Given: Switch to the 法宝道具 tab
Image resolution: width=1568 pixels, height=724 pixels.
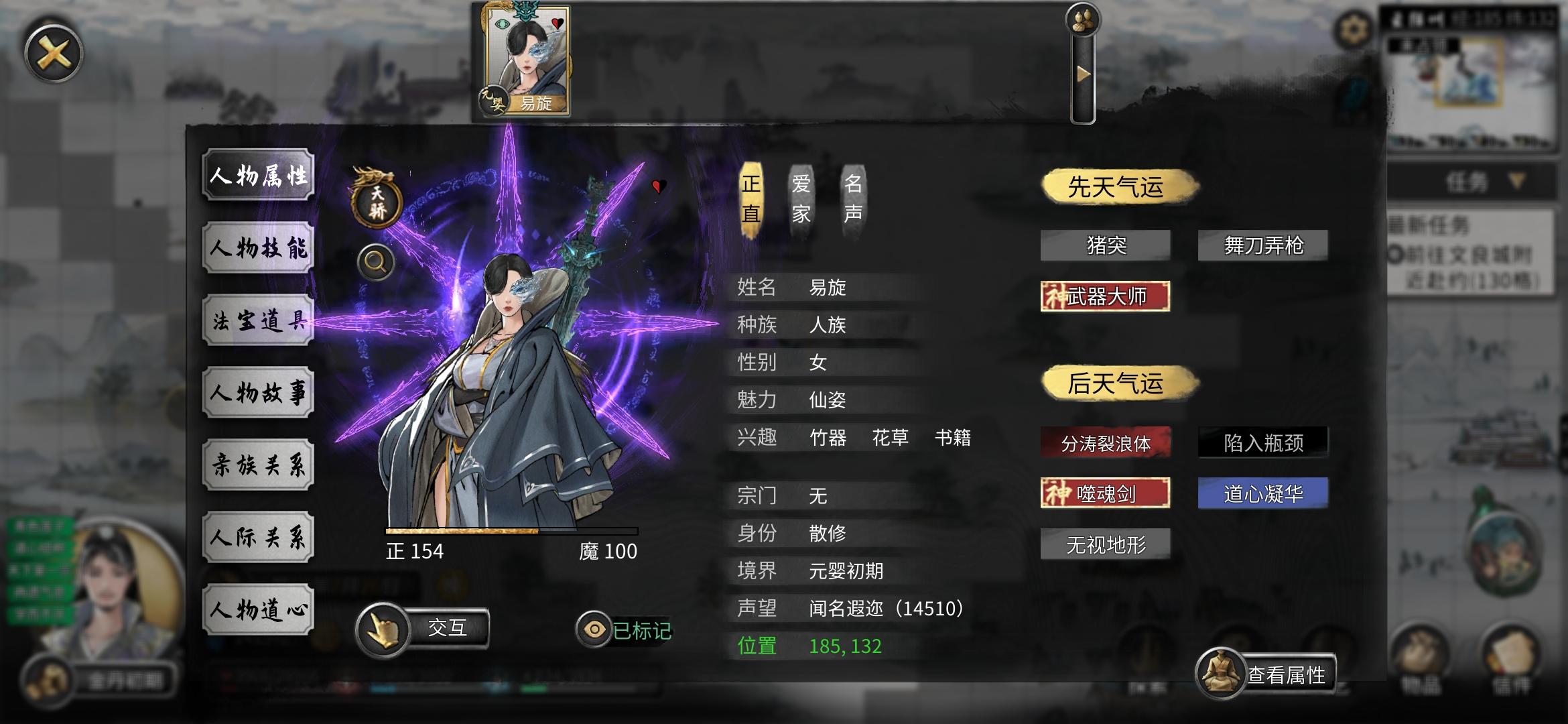Looking at the screenshot, I should tap(259, 319).
